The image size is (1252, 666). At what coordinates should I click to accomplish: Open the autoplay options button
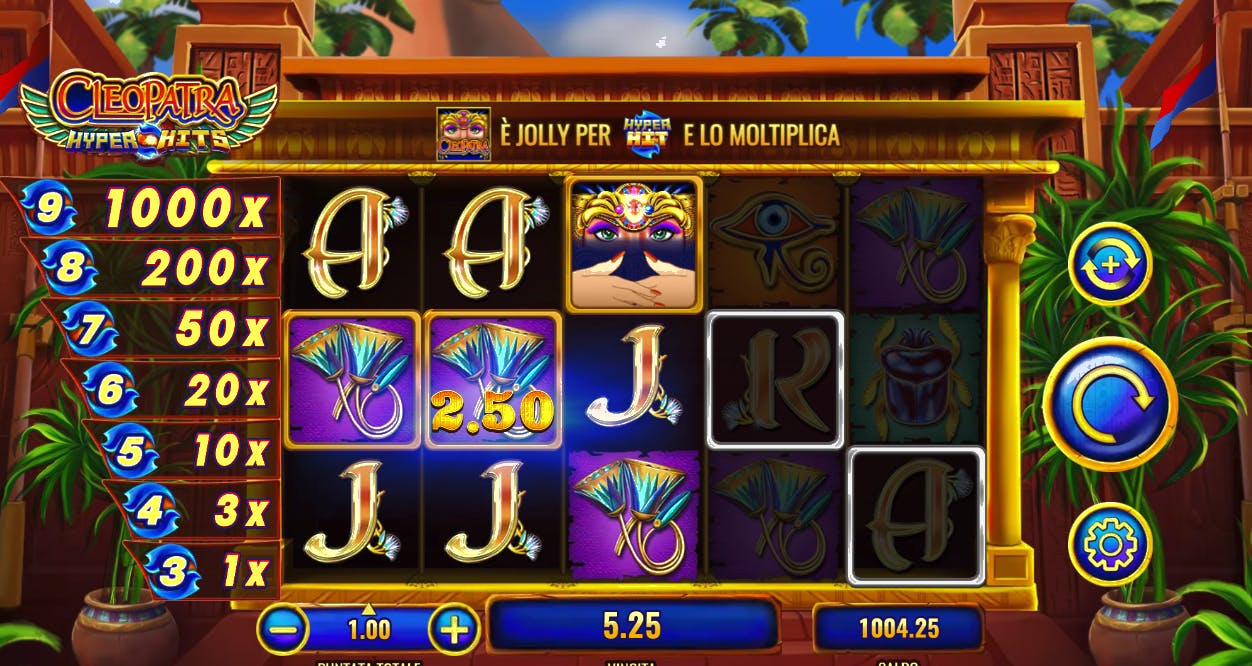[1110, 264]
